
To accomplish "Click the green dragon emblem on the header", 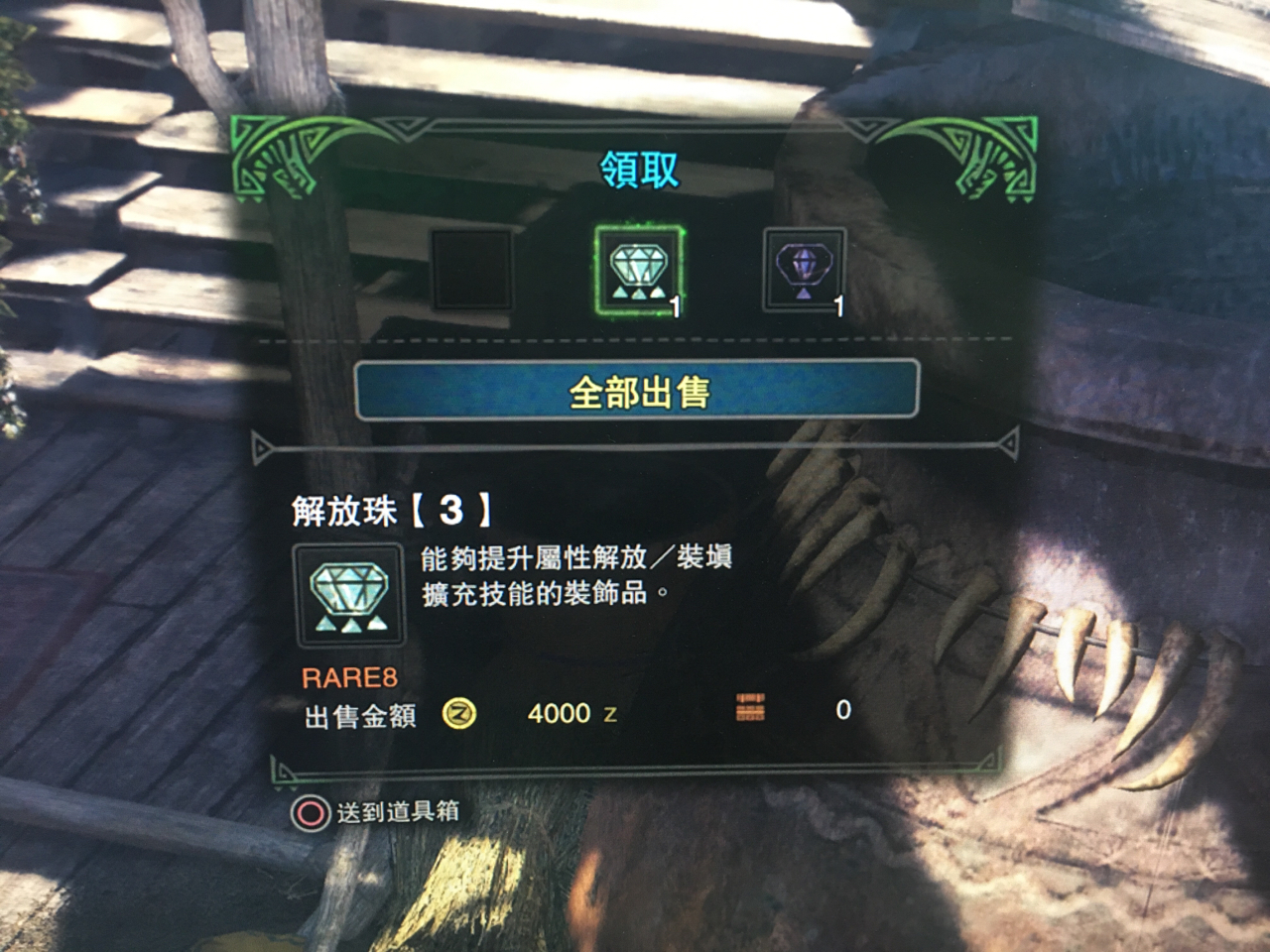I will (281, 155).
